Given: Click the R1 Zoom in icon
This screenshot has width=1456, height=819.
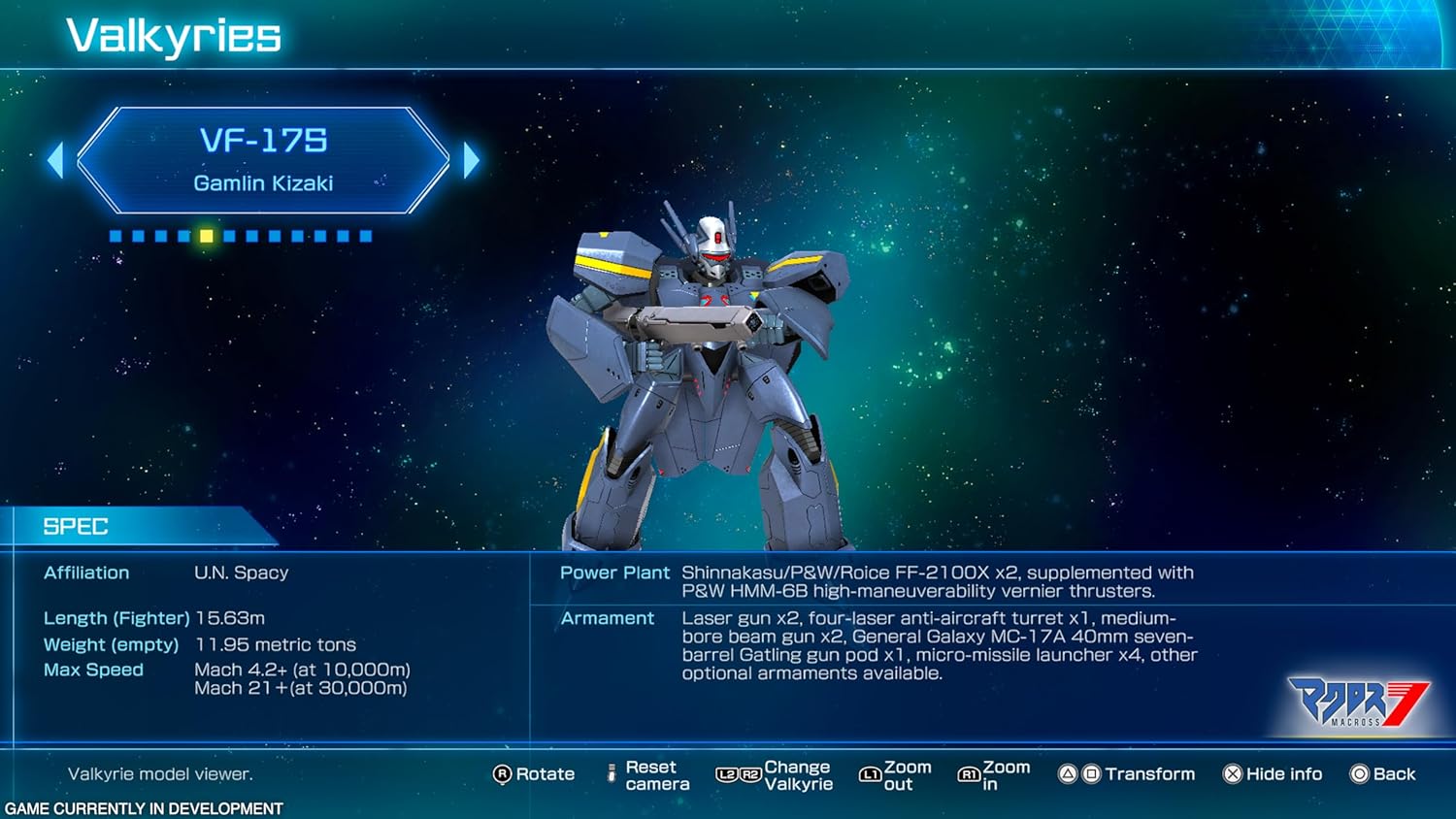Looking at the screenshot, I should click(x=969, y=773).
